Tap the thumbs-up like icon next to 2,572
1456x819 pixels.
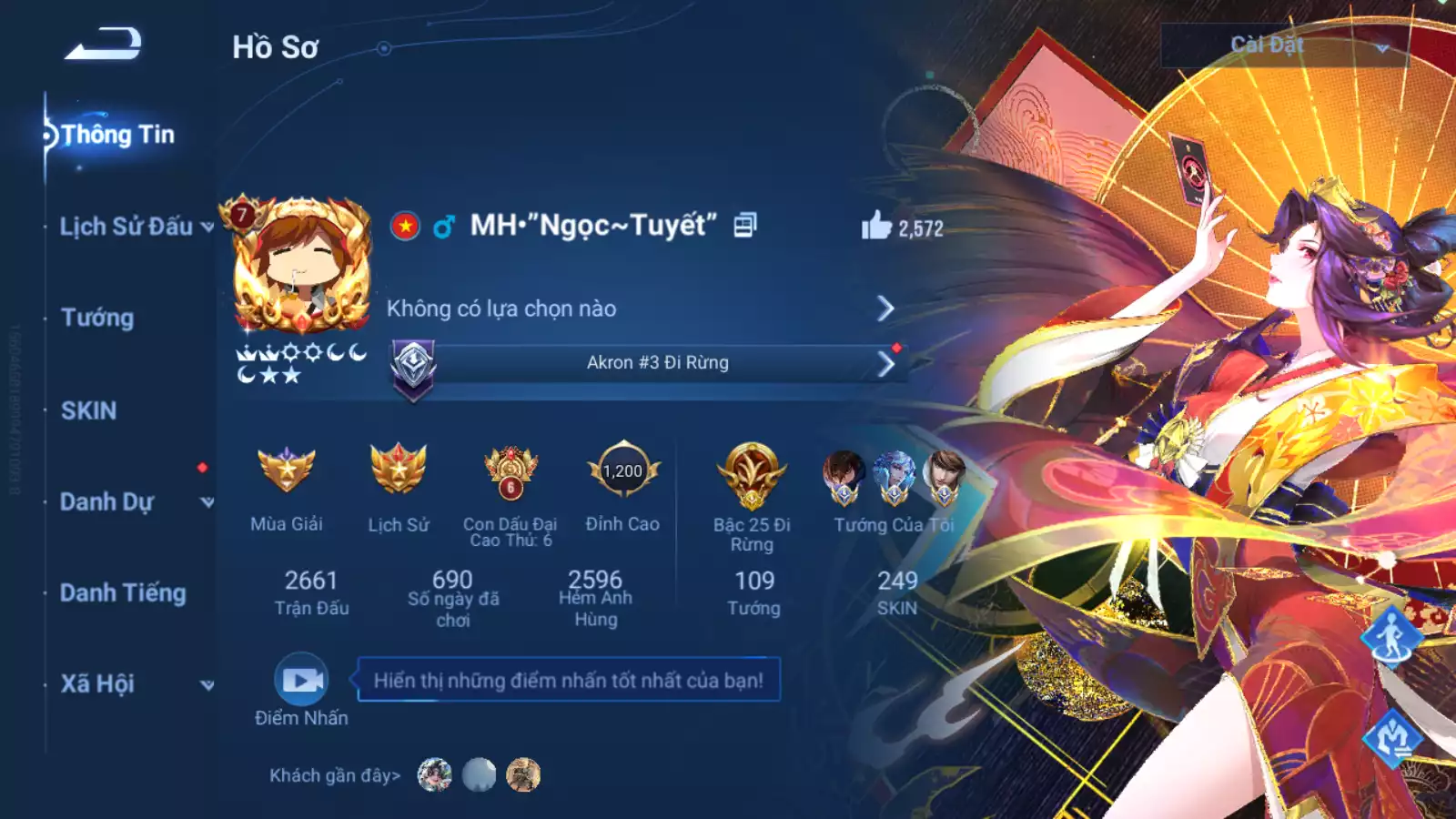tap(876, 226)
